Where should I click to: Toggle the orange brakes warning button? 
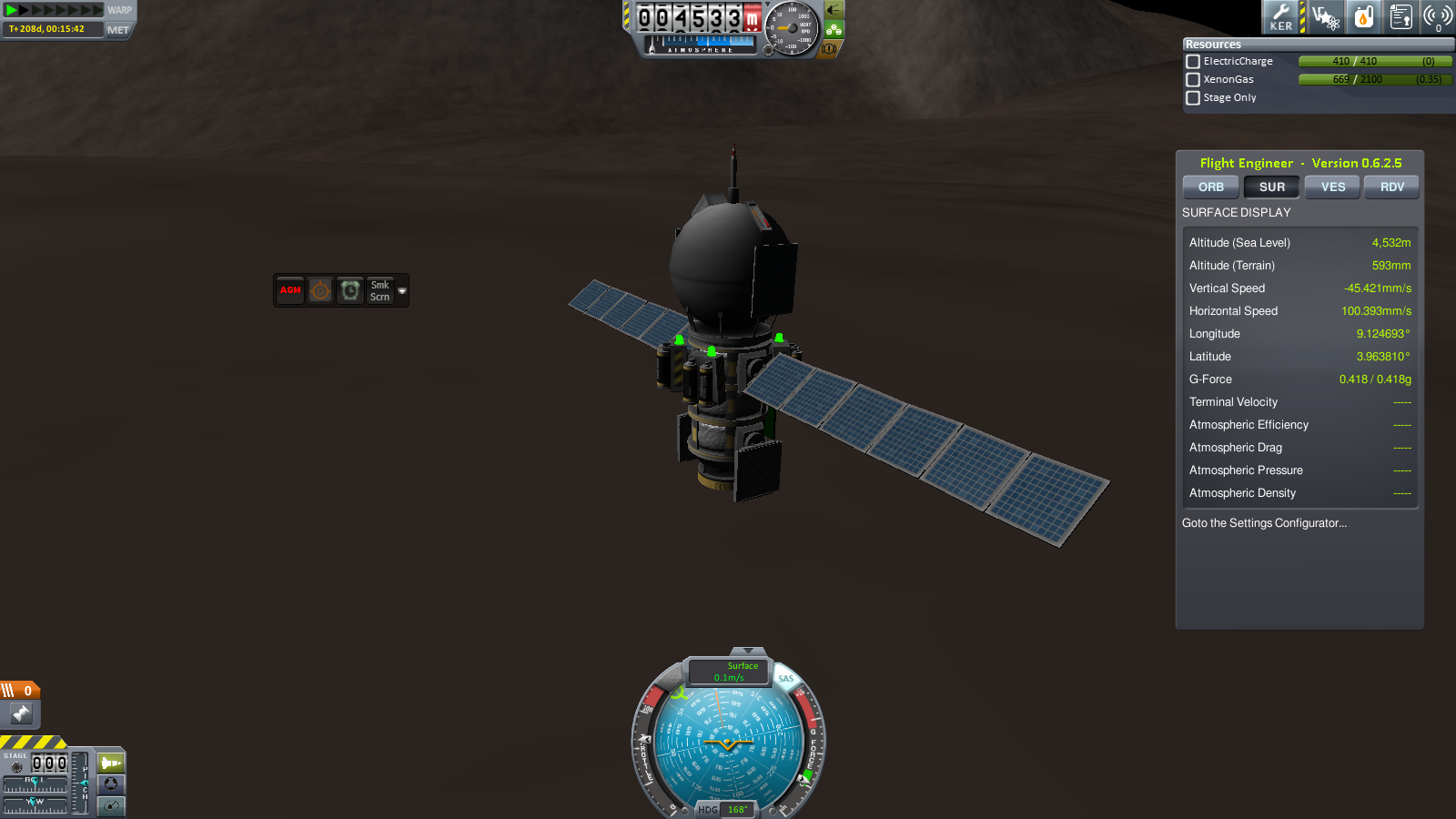click(x=829, y=49)
